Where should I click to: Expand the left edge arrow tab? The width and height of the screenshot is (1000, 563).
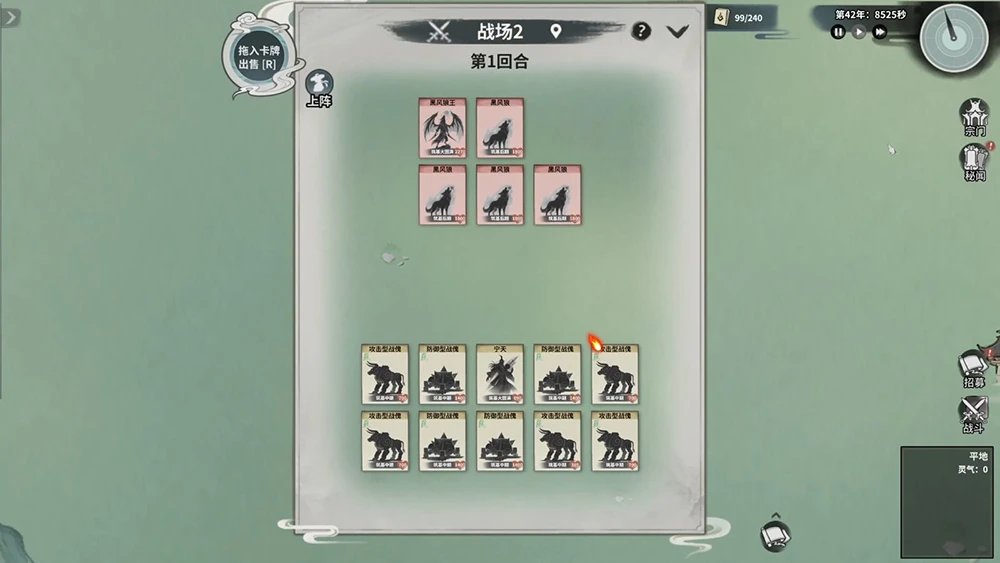(10, 18)
